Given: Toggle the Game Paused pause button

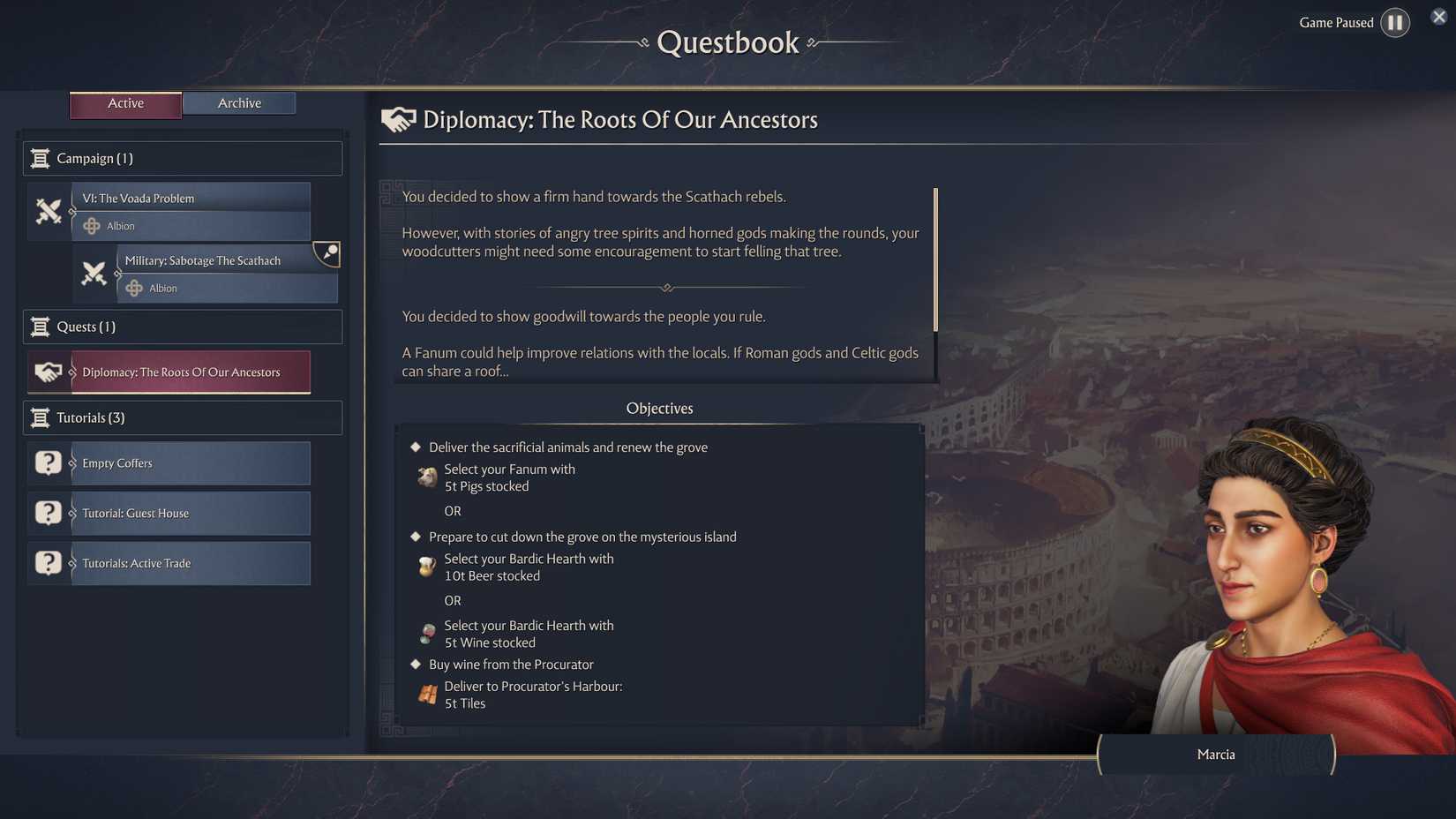Looking at the screenshot, I should (1395, 22).
